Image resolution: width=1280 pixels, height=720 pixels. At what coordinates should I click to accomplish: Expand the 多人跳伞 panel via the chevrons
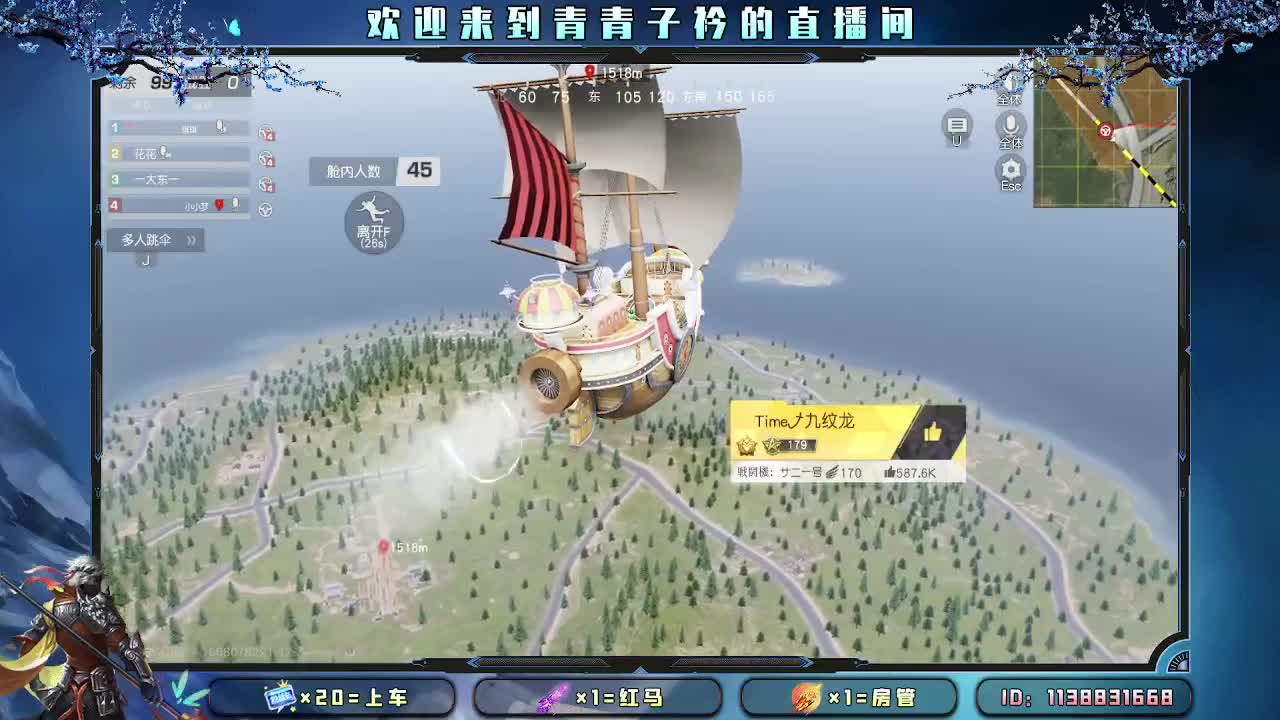pyautogui.click(x=191, y=239)
